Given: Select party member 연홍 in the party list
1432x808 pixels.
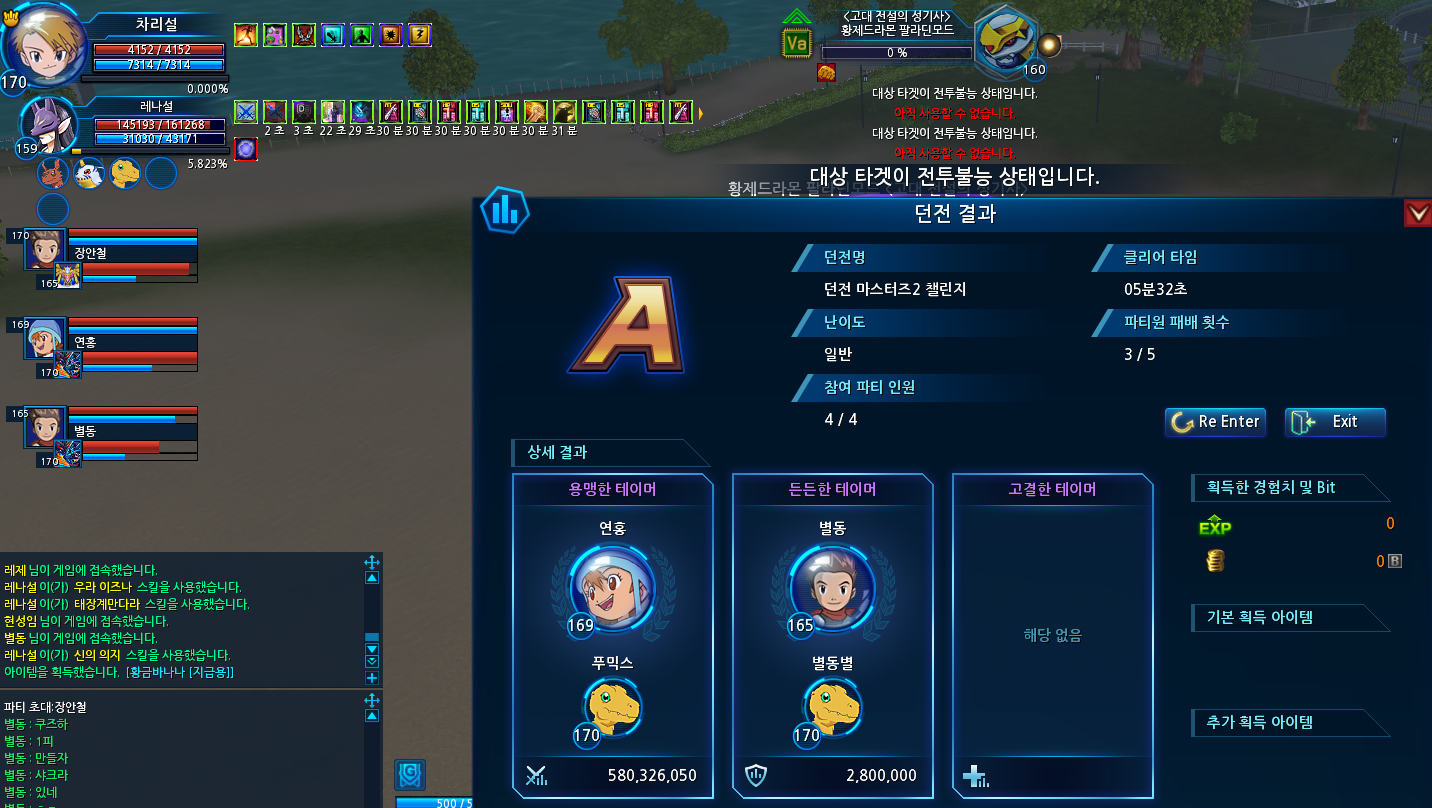Looking at the screenshot, I should pyautogui.click(x=44, y=339).
